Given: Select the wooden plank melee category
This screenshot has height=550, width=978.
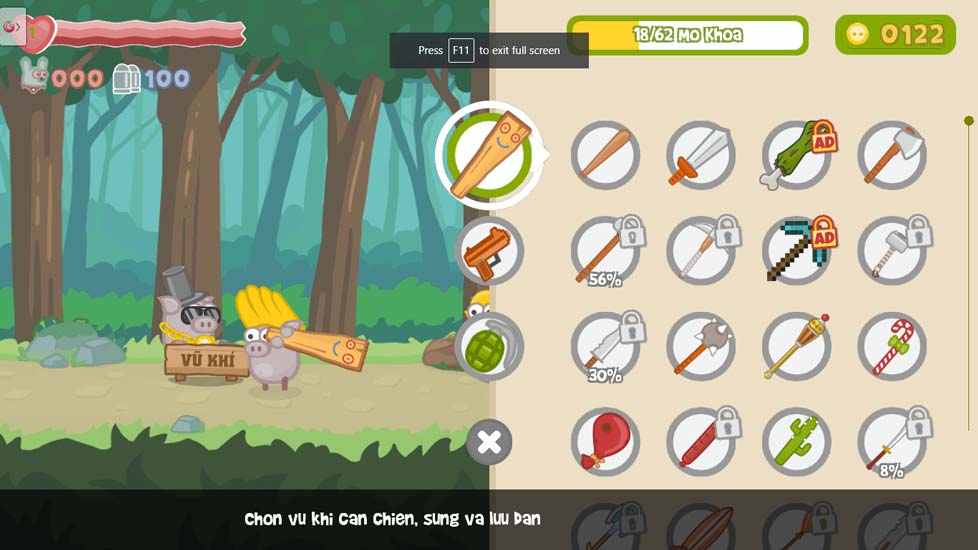Looking at the screenshot, I should 489,155.
